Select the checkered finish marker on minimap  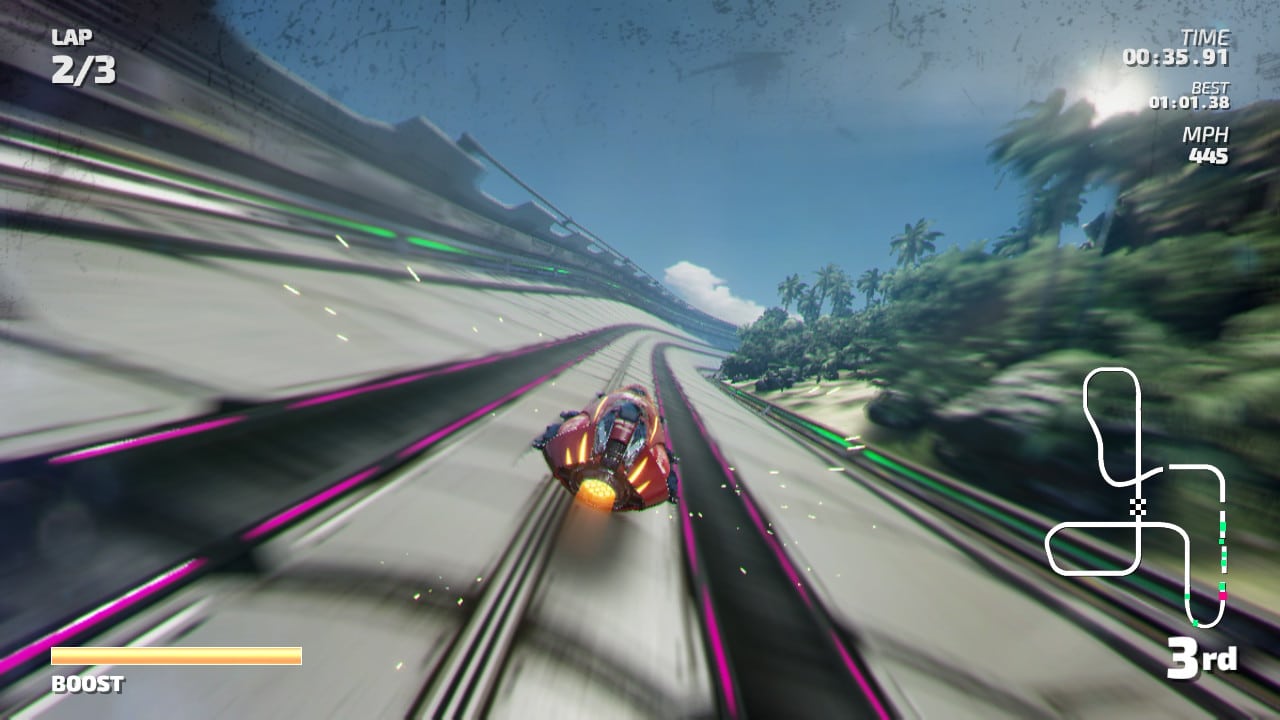click(x=1137, y=506)
